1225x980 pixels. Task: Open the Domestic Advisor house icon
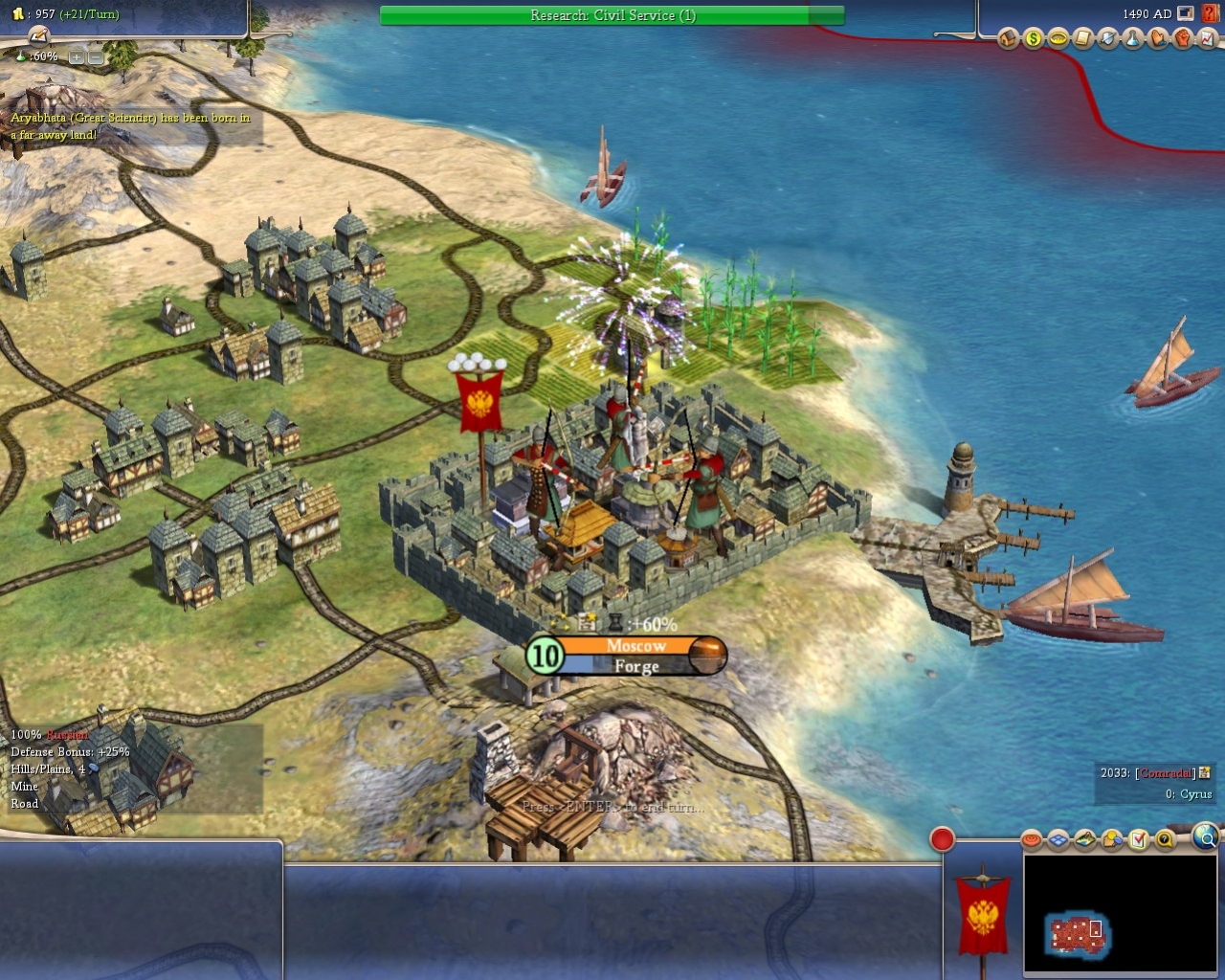tap(1008, 39)
